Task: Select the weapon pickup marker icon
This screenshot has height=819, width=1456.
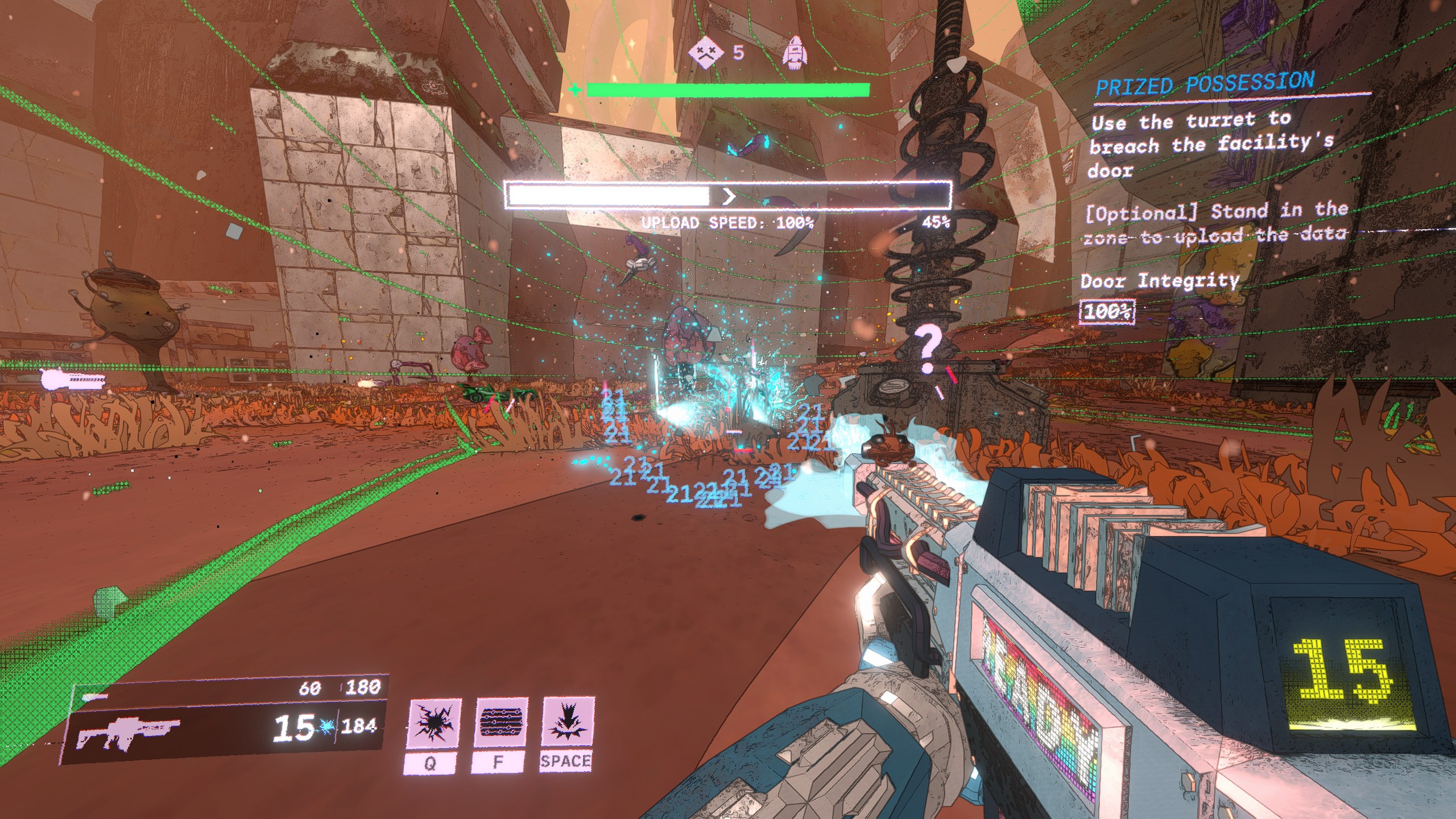Action: tap(73, 378)
